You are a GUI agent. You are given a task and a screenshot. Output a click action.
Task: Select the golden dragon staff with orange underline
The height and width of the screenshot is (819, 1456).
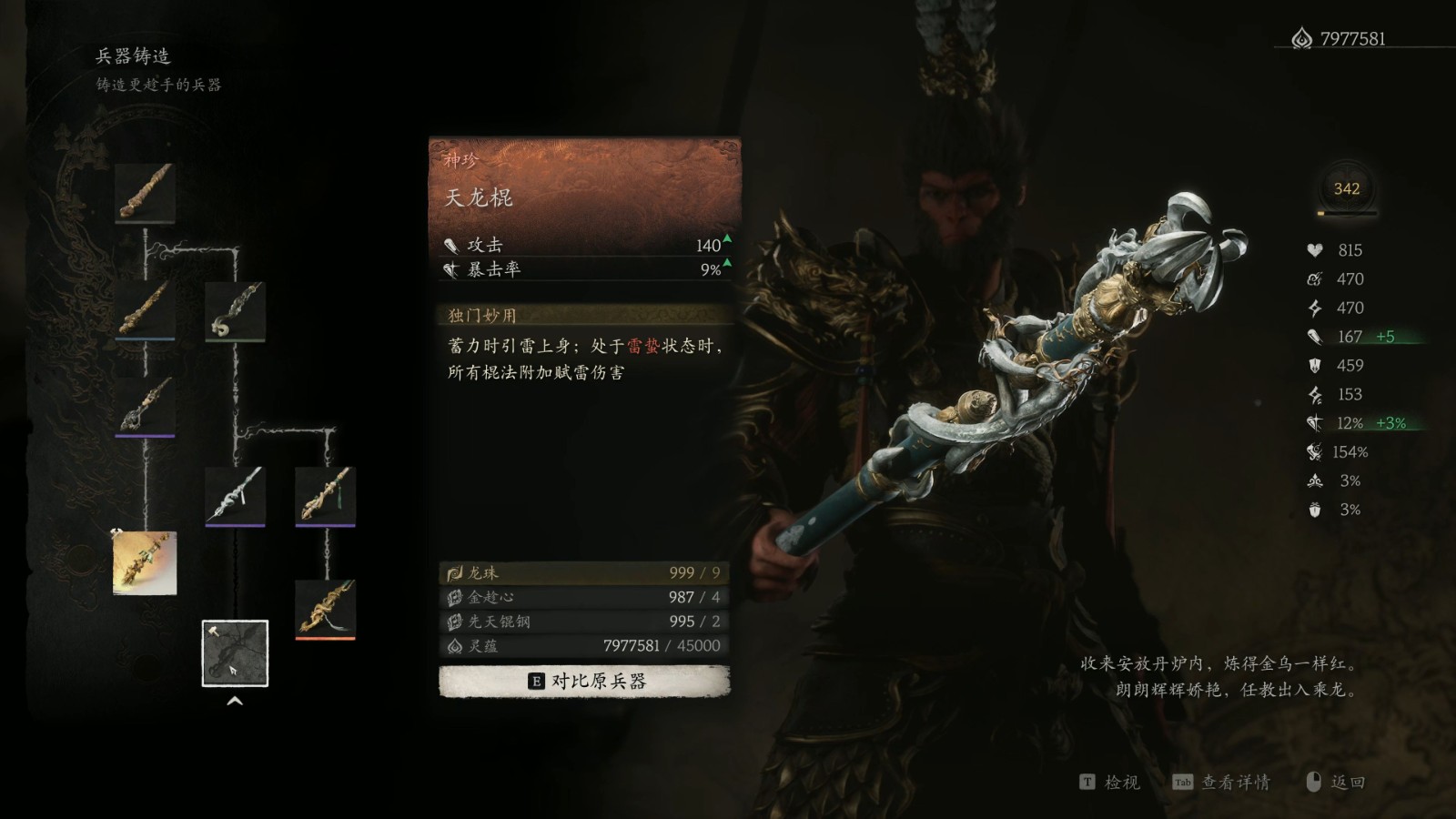(x=325, y=609)
